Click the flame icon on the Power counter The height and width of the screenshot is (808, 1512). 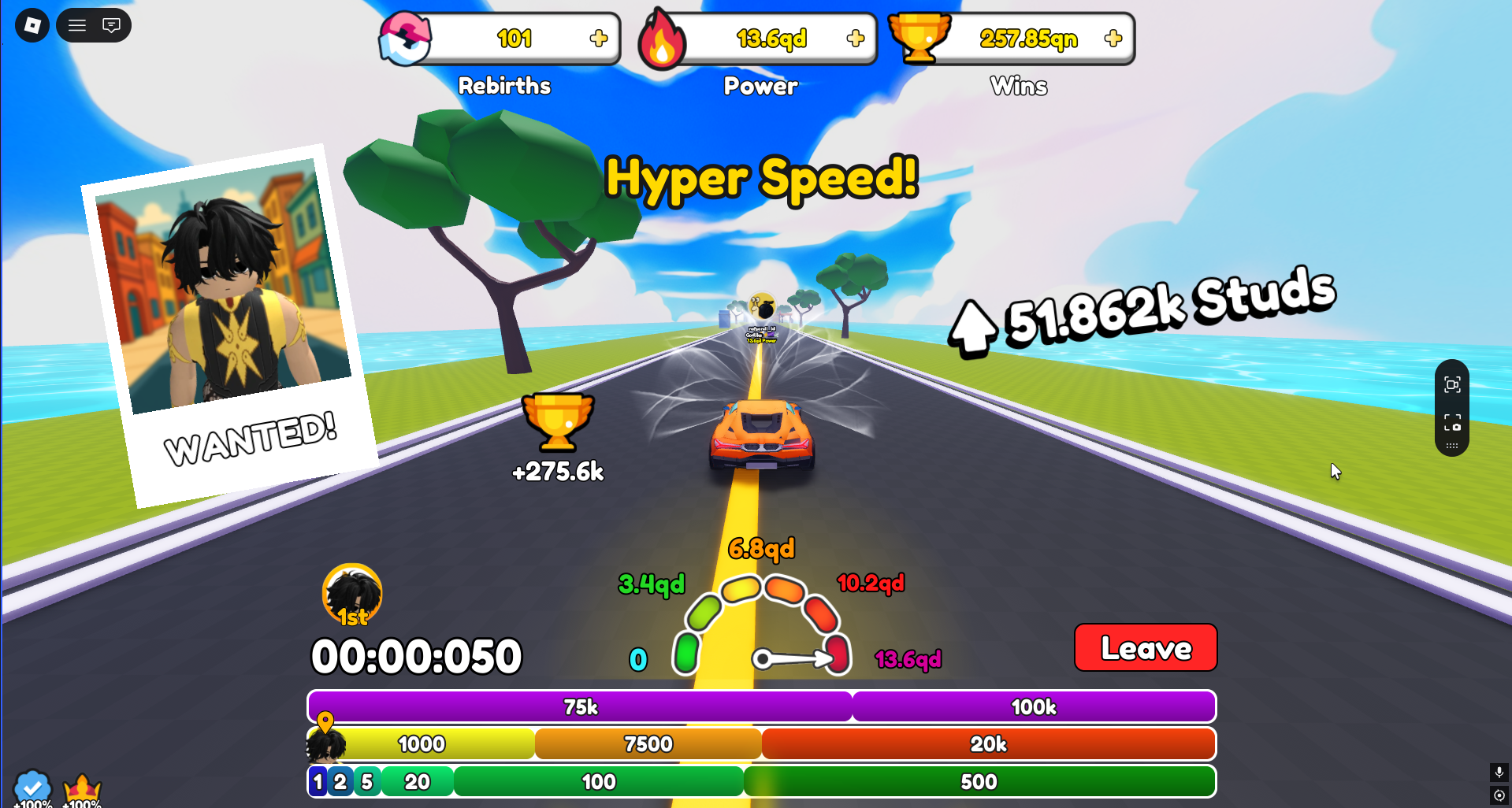(x=663, y=38)
